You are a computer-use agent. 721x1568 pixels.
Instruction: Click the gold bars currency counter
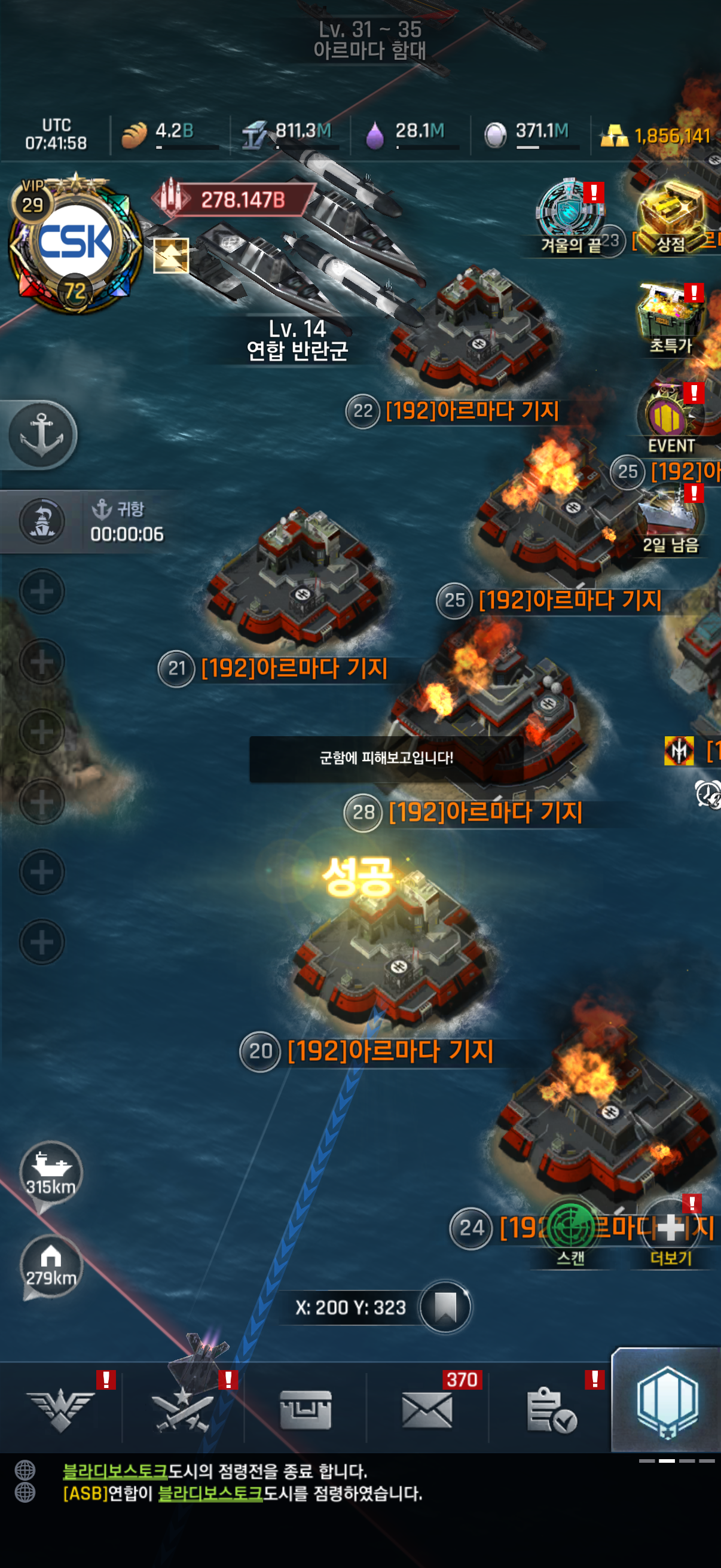click(656, 135)
